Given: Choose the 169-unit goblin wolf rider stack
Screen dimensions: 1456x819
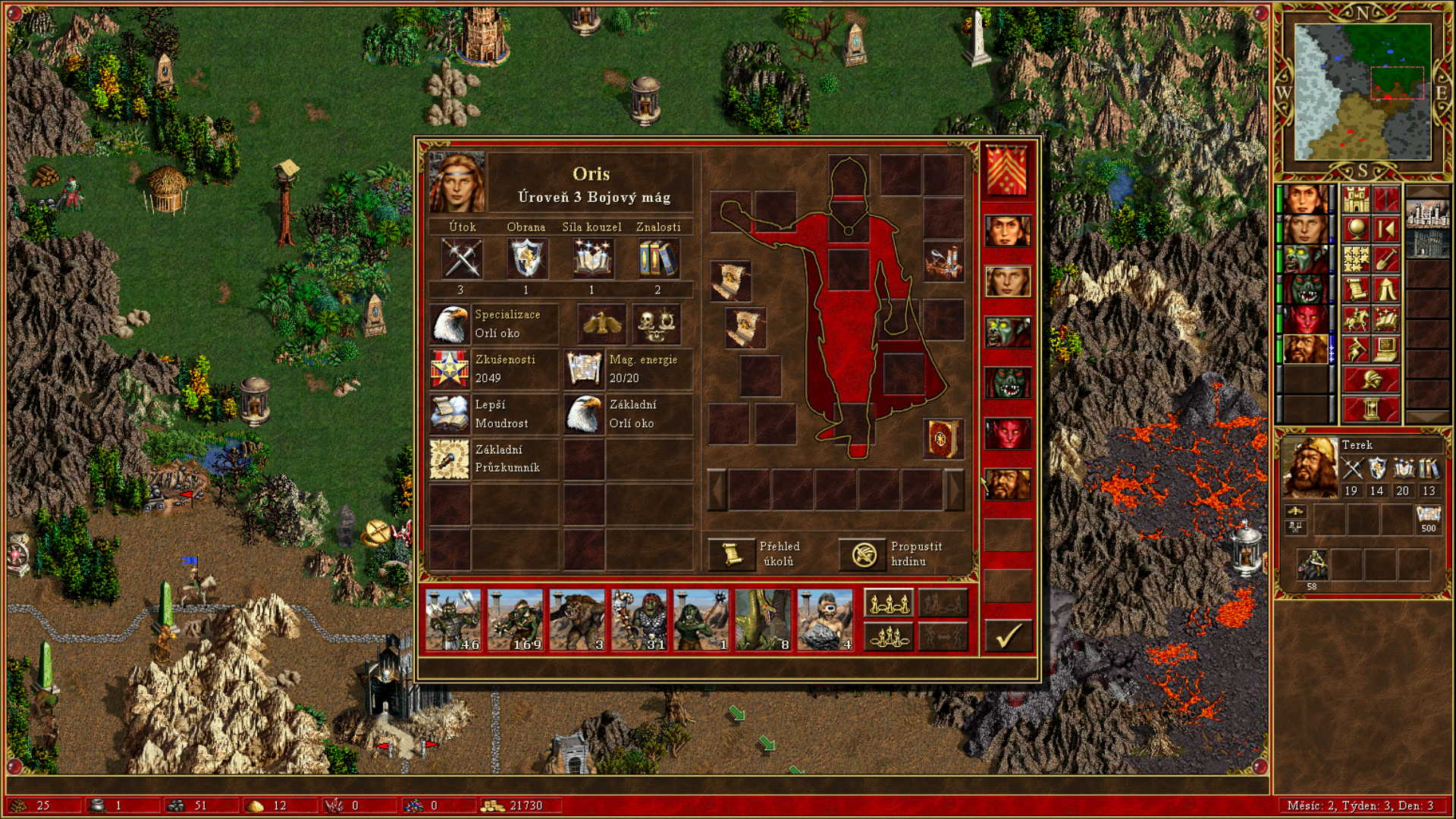Looking at the screenshot, I should click(x=515, y=620).
